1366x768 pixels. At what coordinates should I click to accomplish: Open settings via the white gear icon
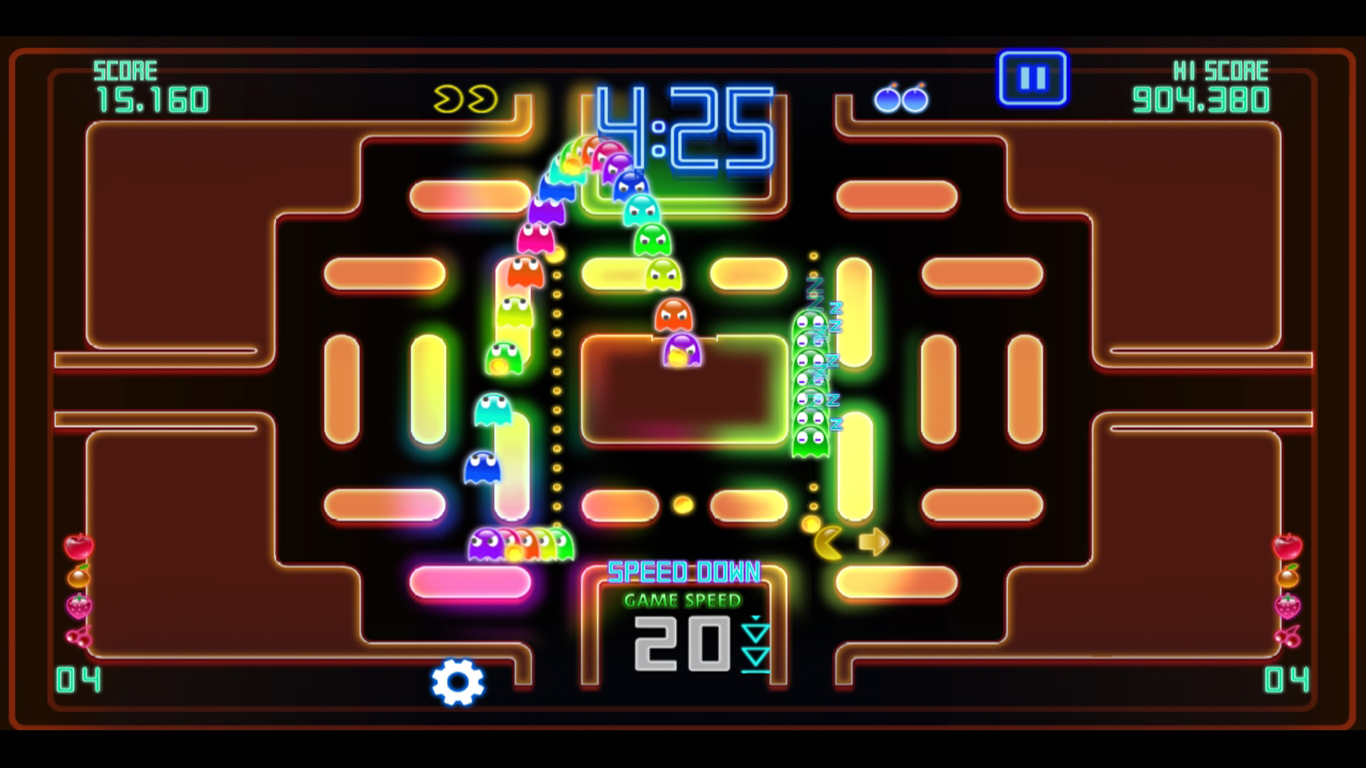click(x=458, y=682)
